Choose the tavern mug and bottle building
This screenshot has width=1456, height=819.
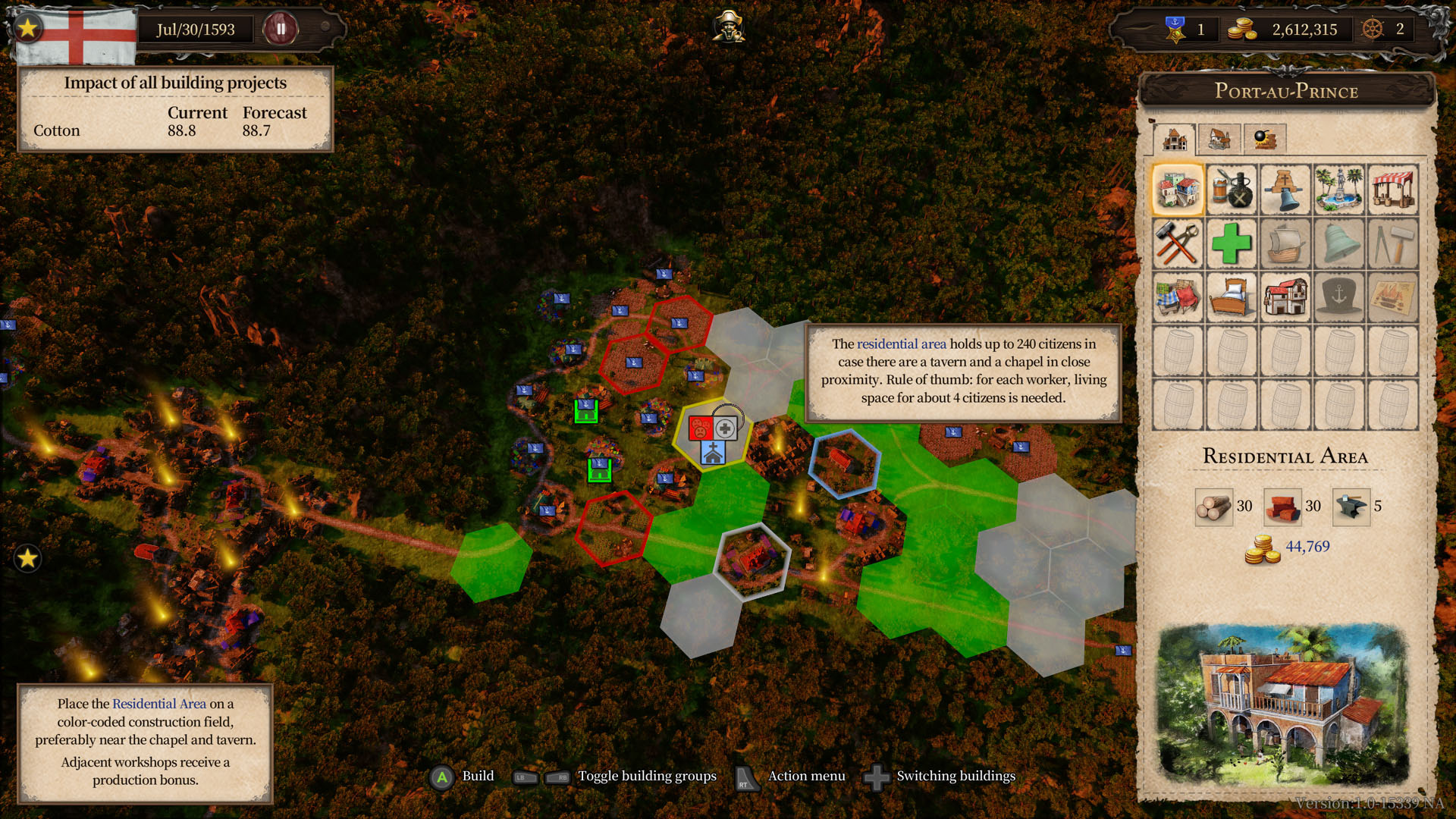[1232, 190]
